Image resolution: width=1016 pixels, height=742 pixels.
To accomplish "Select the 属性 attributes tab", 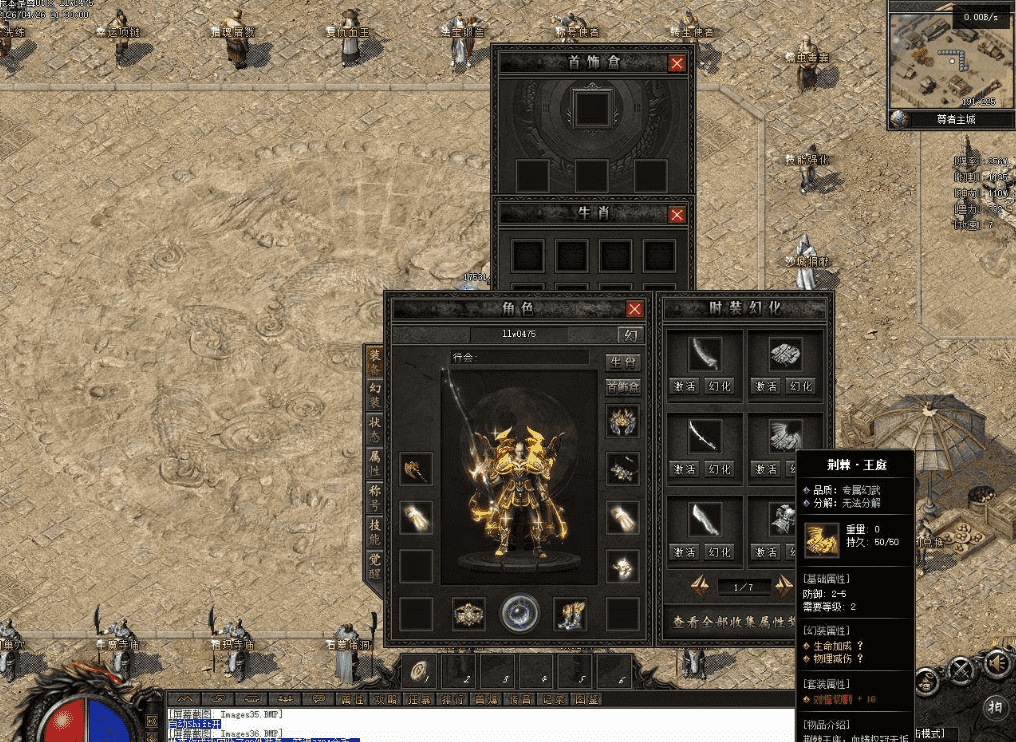I will 375,463.
